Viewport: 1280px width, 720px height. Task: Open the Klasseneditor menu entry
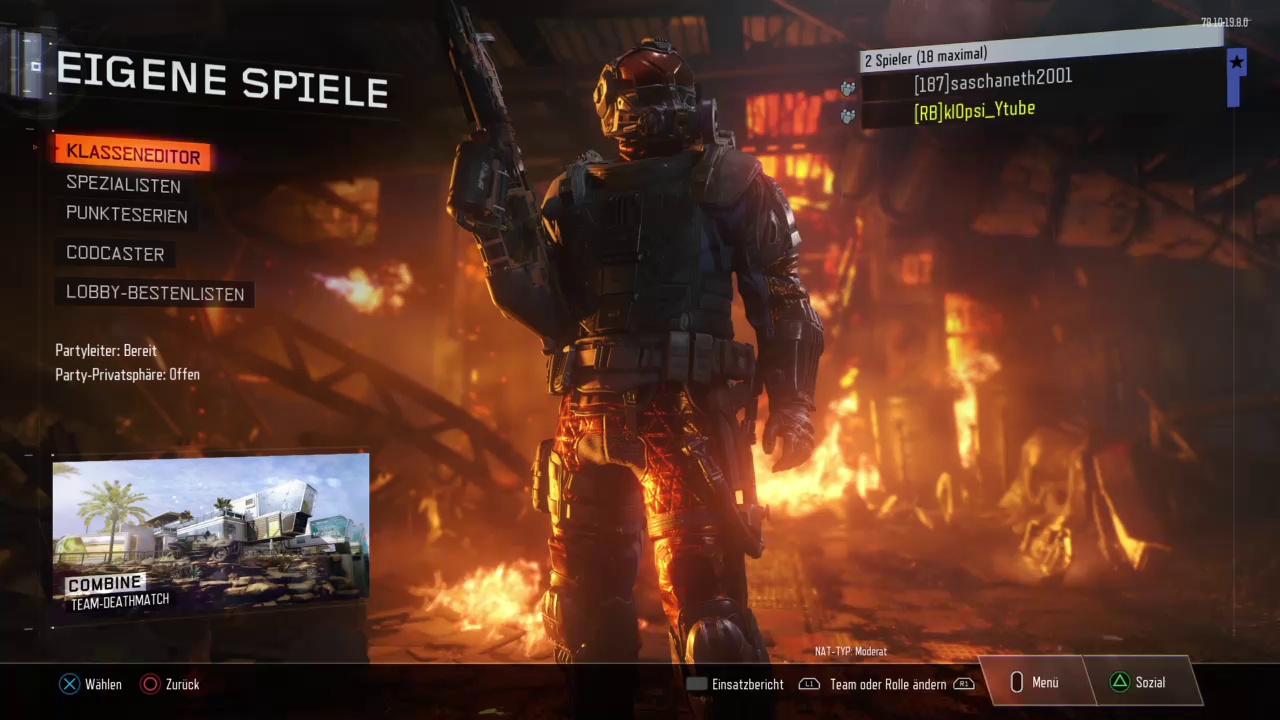133,155
